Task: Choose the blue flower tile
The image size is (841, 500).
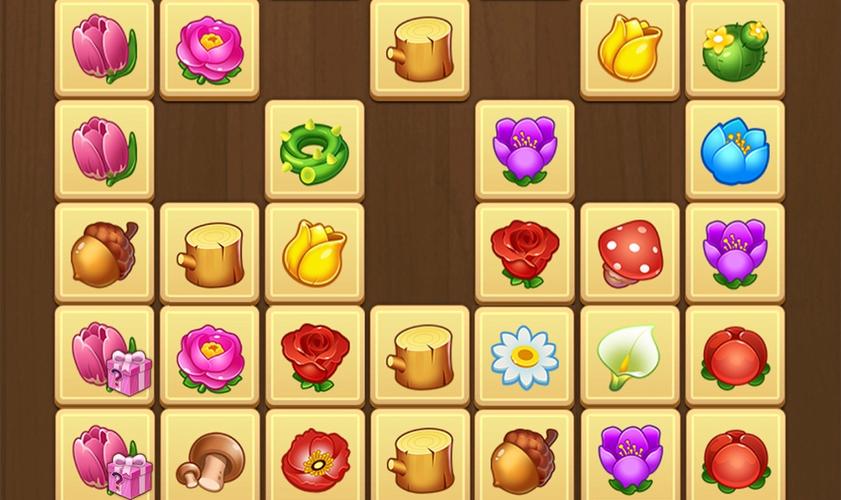Action: (x=735, y=151)
